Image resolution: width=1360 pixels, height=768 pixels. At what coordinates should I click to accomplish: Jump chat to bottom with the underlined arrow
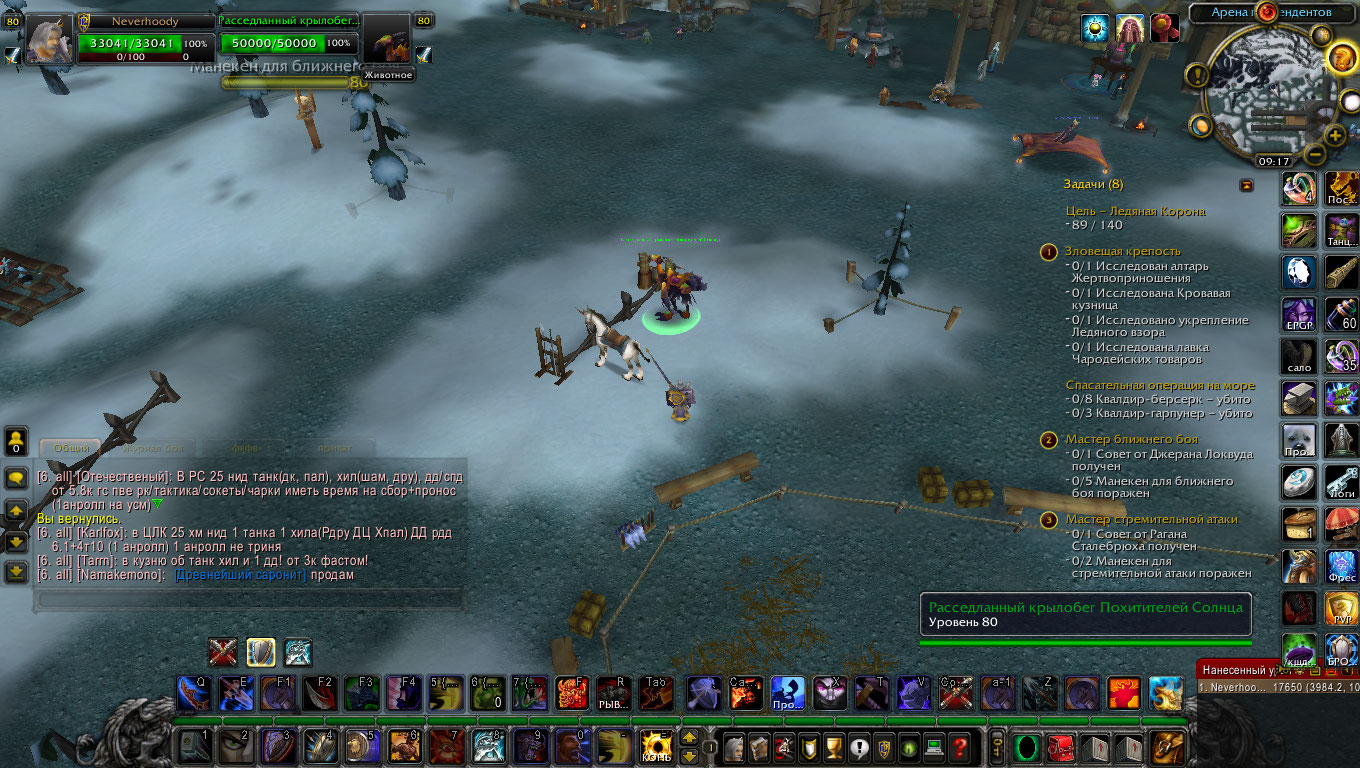point(16,572)
